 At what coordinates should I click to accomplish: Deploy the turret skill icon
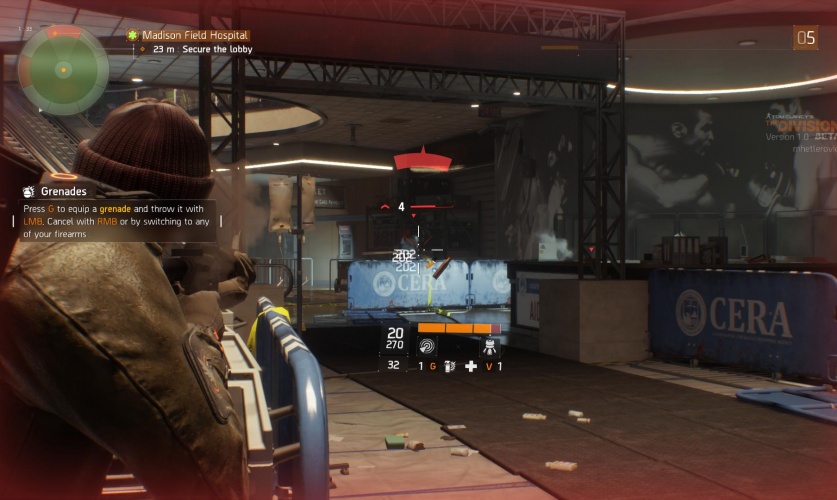pyautogui.click(x=490, y=346)
